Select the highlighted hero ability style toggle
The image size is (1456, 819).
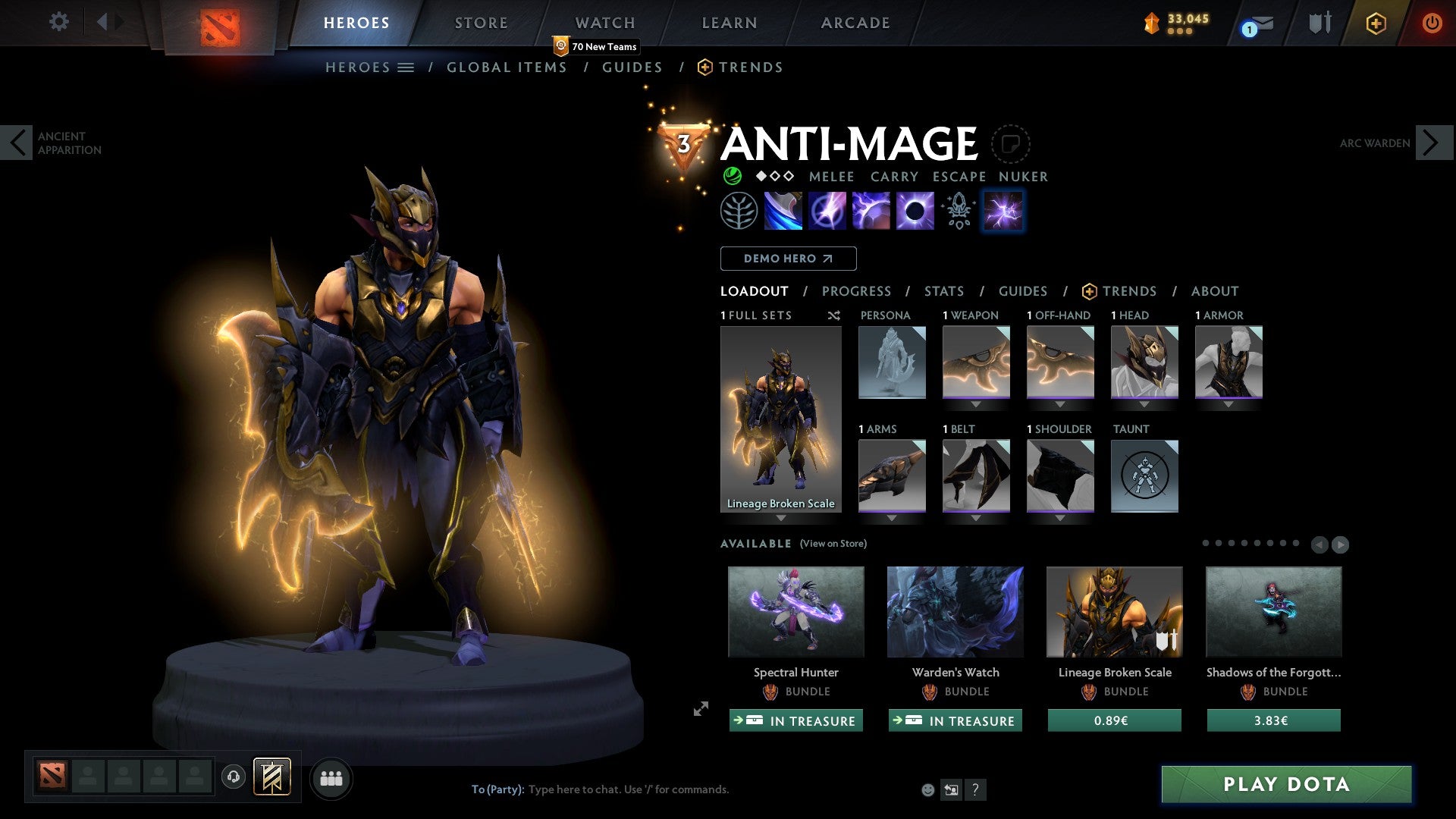(x=1003, y=211)
